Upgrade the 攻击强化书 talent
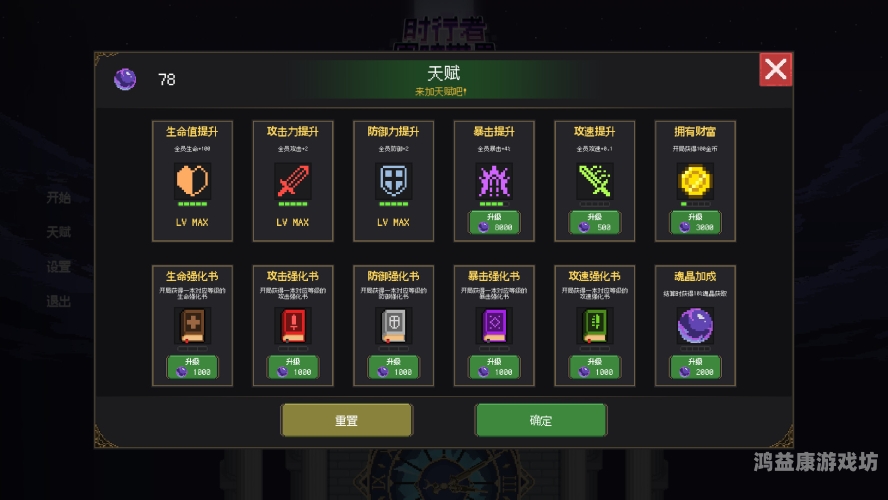 [x=293, y=367]
